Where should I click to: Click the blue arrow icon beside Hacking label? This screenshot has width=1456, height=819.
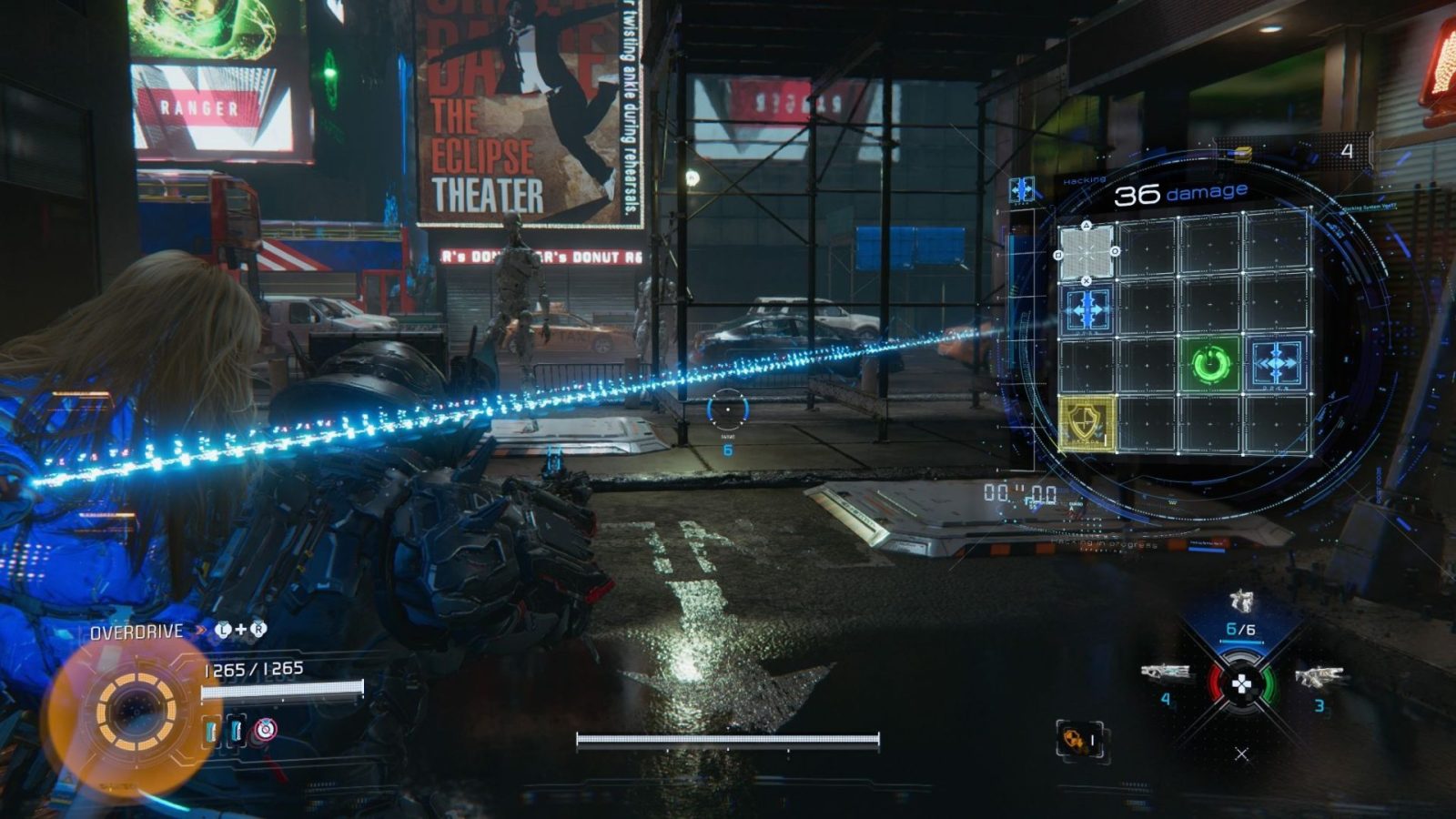coord(1023,189)
